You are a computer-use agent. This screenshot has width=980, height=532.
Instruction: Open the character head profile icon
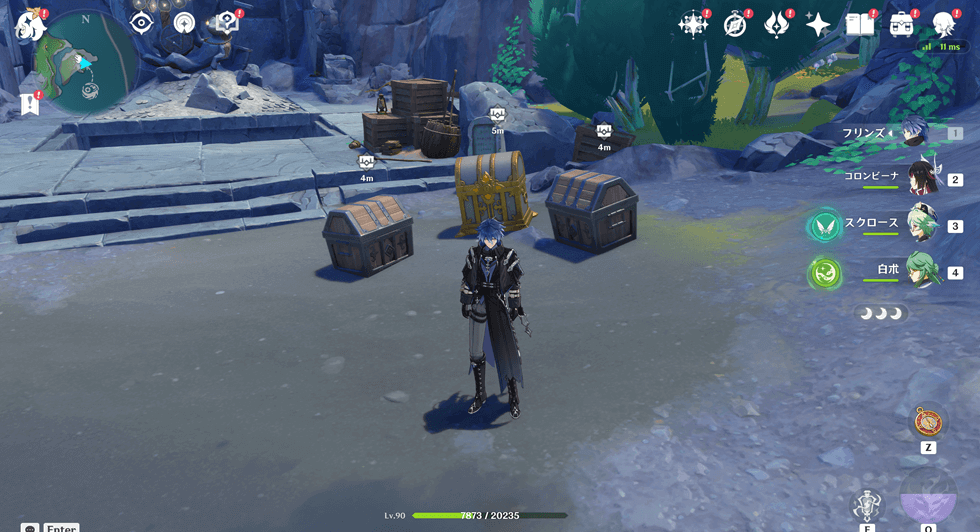(x=944, y=24)
